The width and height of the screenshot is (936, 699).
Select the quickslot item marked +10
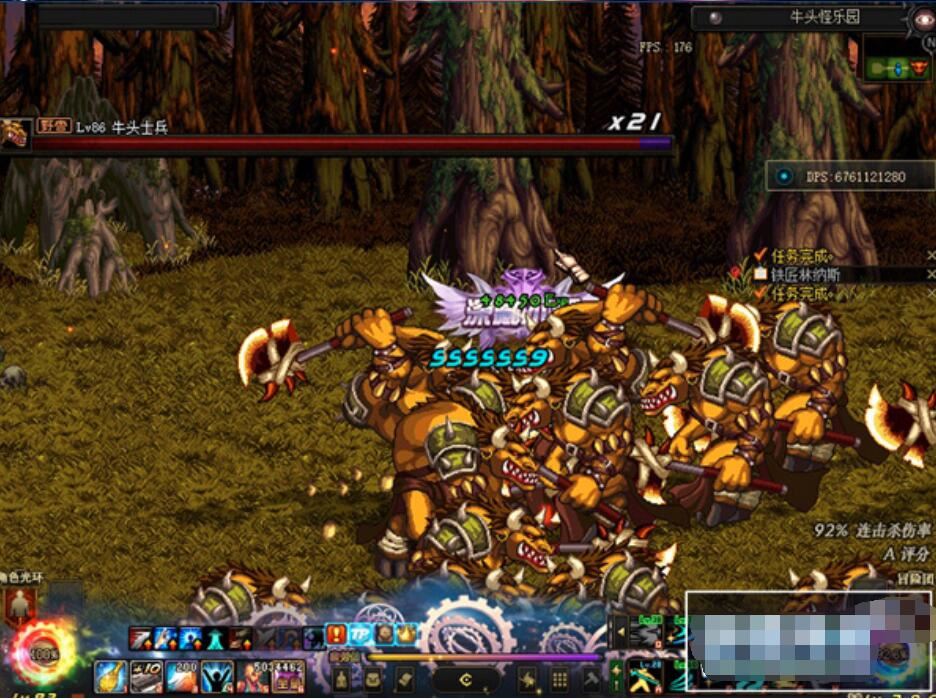coord(146,676)
